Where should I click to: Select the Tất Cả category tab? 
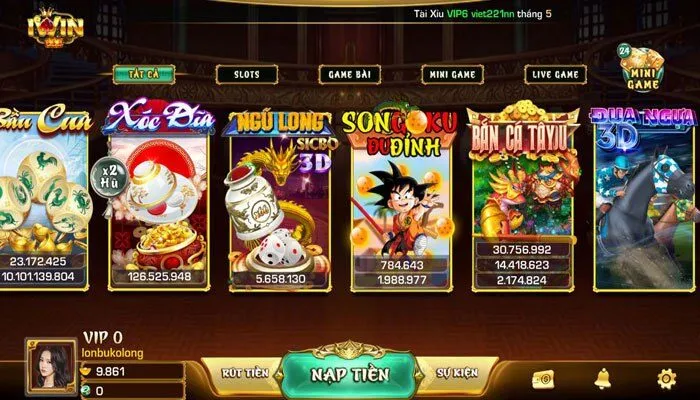coord(144,74)
